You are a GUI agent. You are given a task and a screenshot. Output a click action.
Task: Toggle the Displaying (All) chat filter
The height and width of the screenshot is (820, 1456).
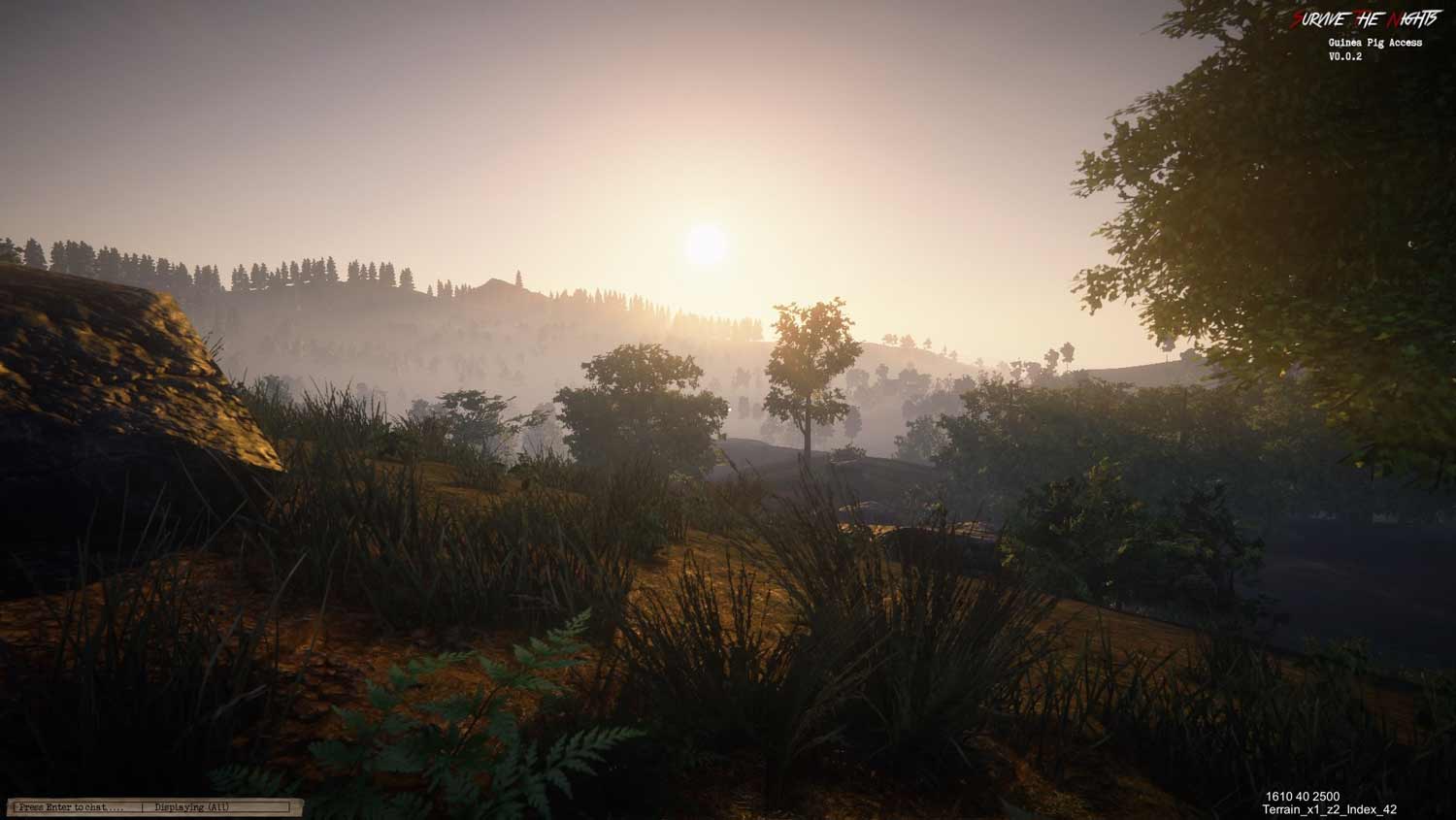click(192, 807)
